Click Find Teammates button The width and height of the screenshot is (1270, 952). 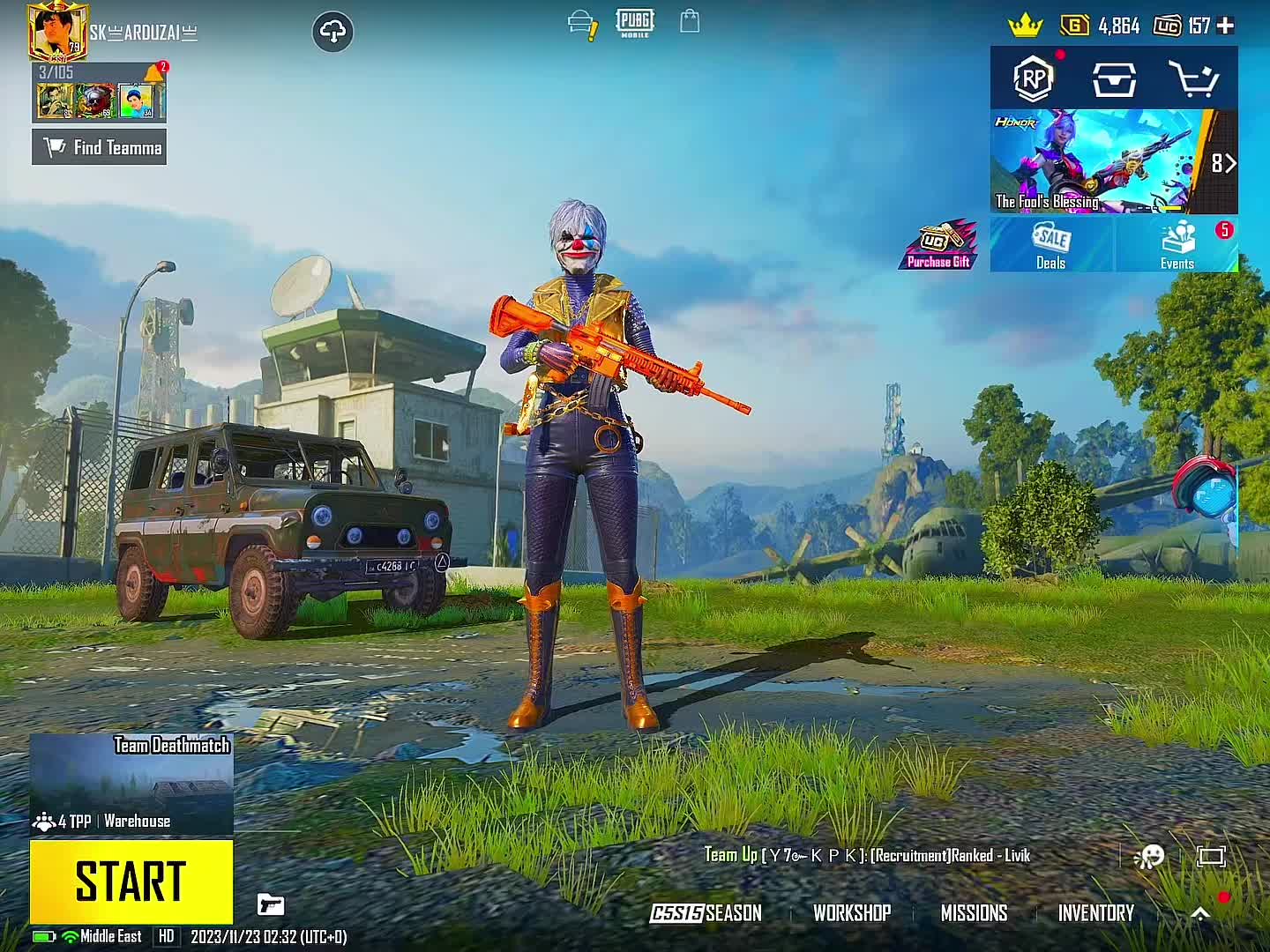pos(99,147)
